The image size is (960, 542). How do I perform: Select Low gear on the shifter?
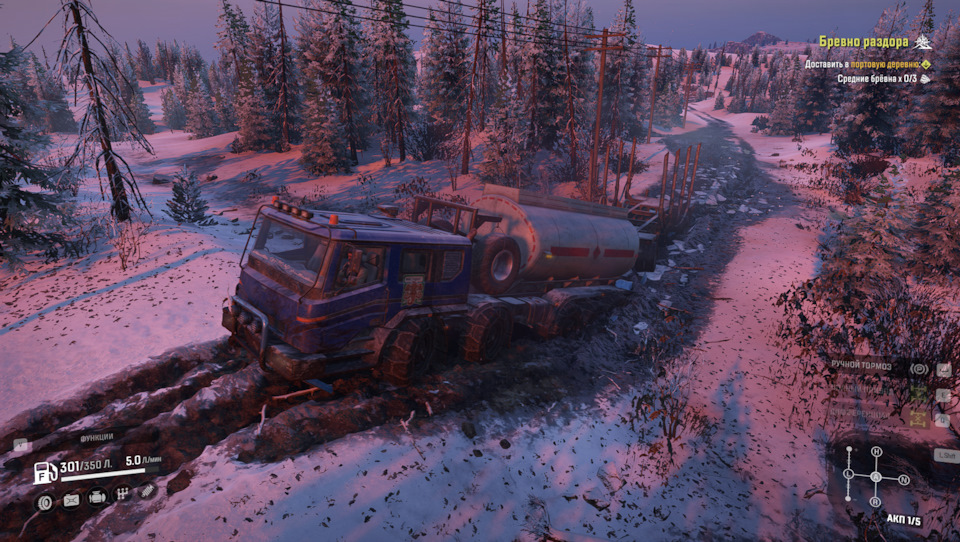point(848,474)
